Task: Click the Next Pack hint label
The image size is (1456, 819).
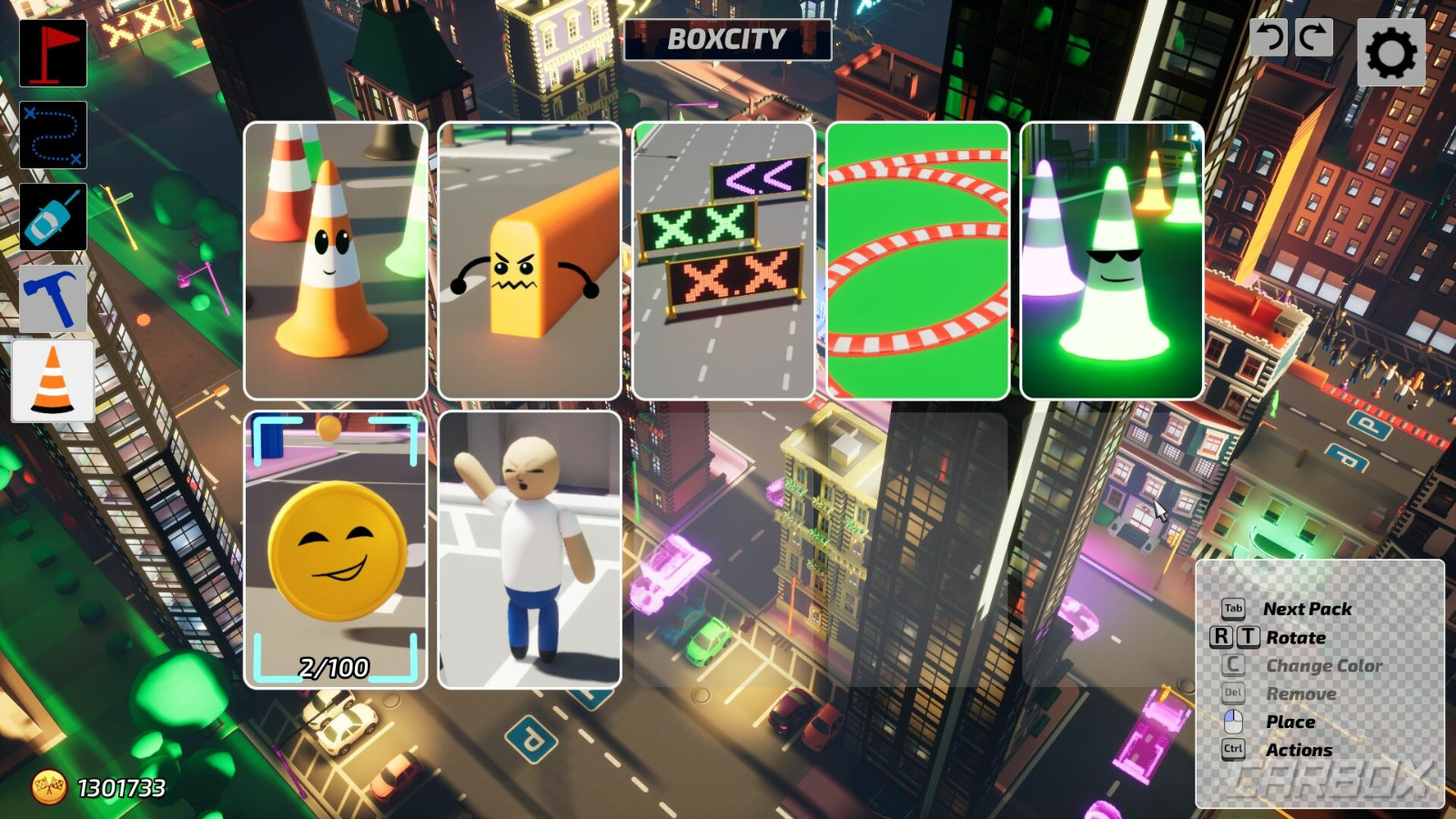Action: point(1308,608)
